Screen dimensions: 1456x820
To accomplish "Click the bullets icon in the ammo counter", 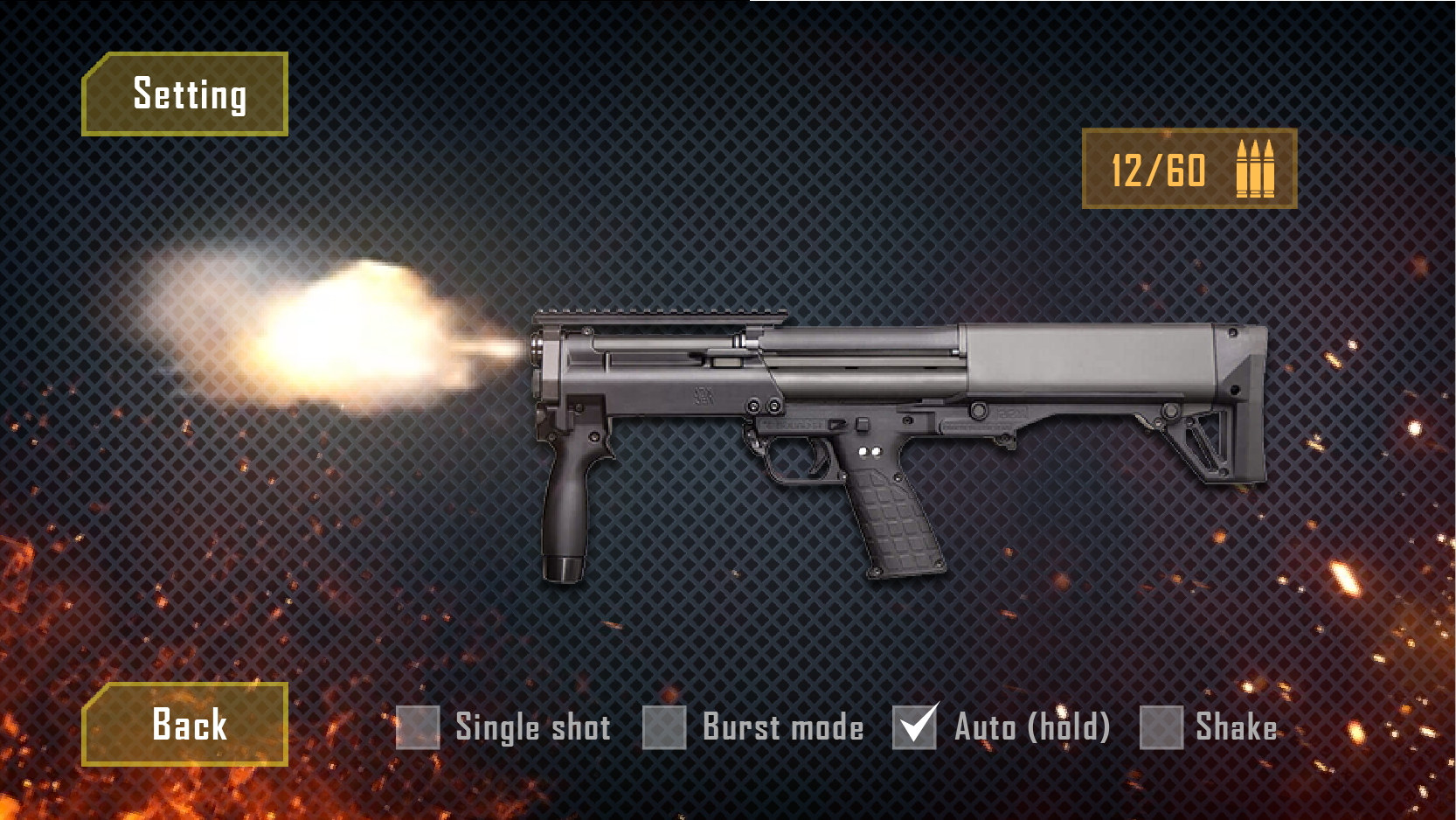I will 1256,171.
